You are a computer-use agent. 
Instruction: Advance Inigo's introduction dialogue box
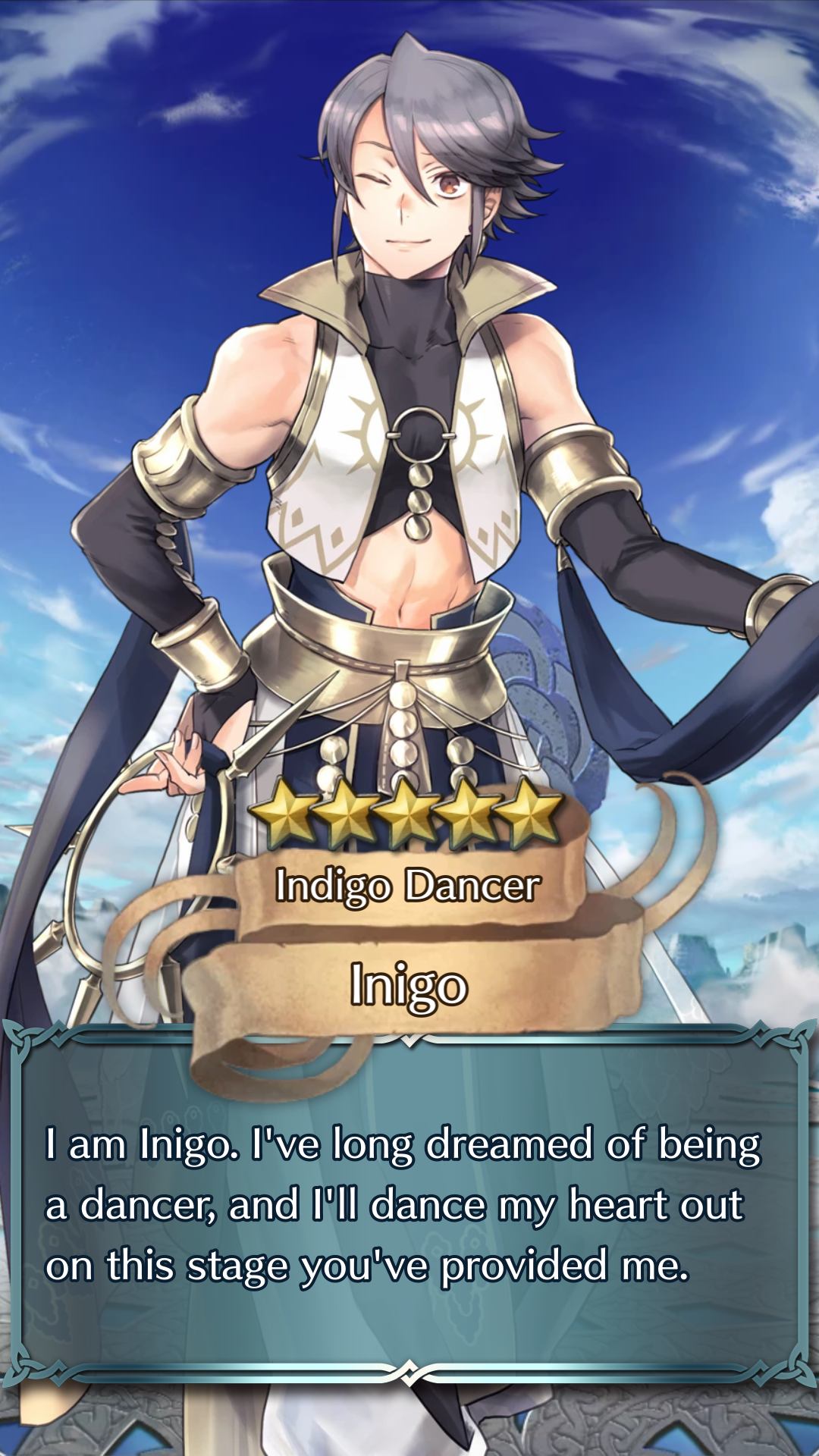tap(409, 1206)
